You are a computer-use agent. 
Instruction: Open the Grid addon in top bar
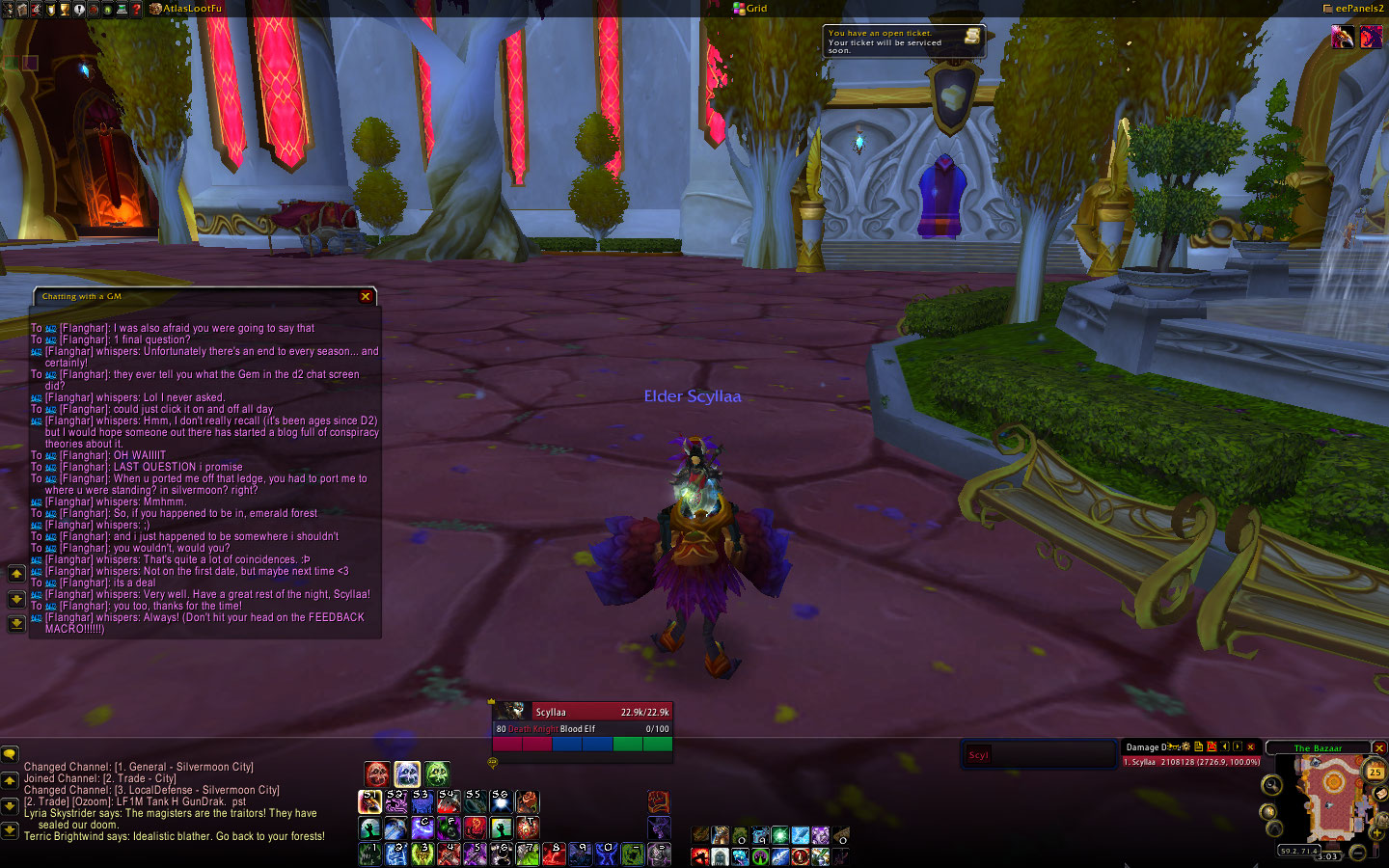(750, 8)
